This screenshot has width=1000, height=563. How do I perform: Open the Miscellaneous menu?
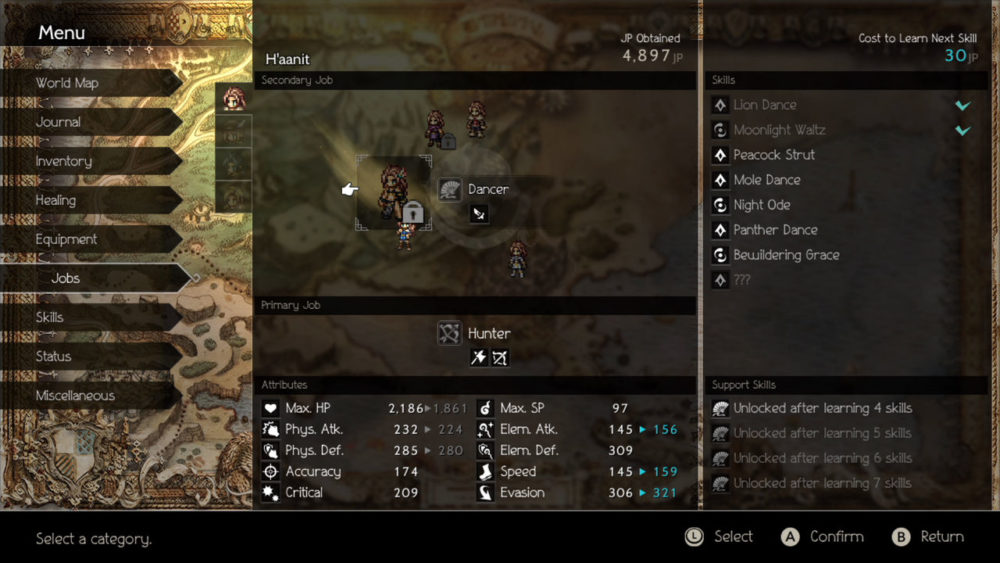(x=75, y=395)
